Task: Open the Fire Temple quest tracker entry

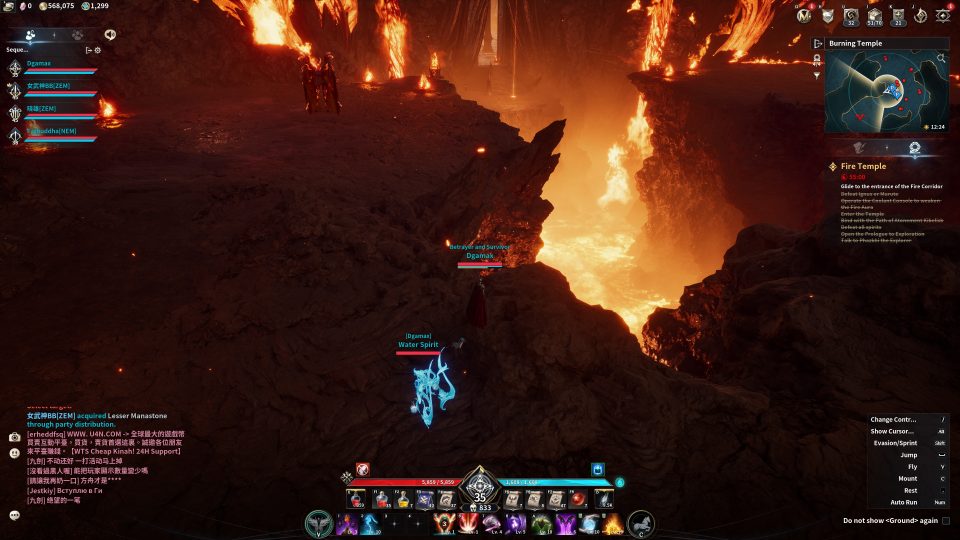Action: point(863,166)
